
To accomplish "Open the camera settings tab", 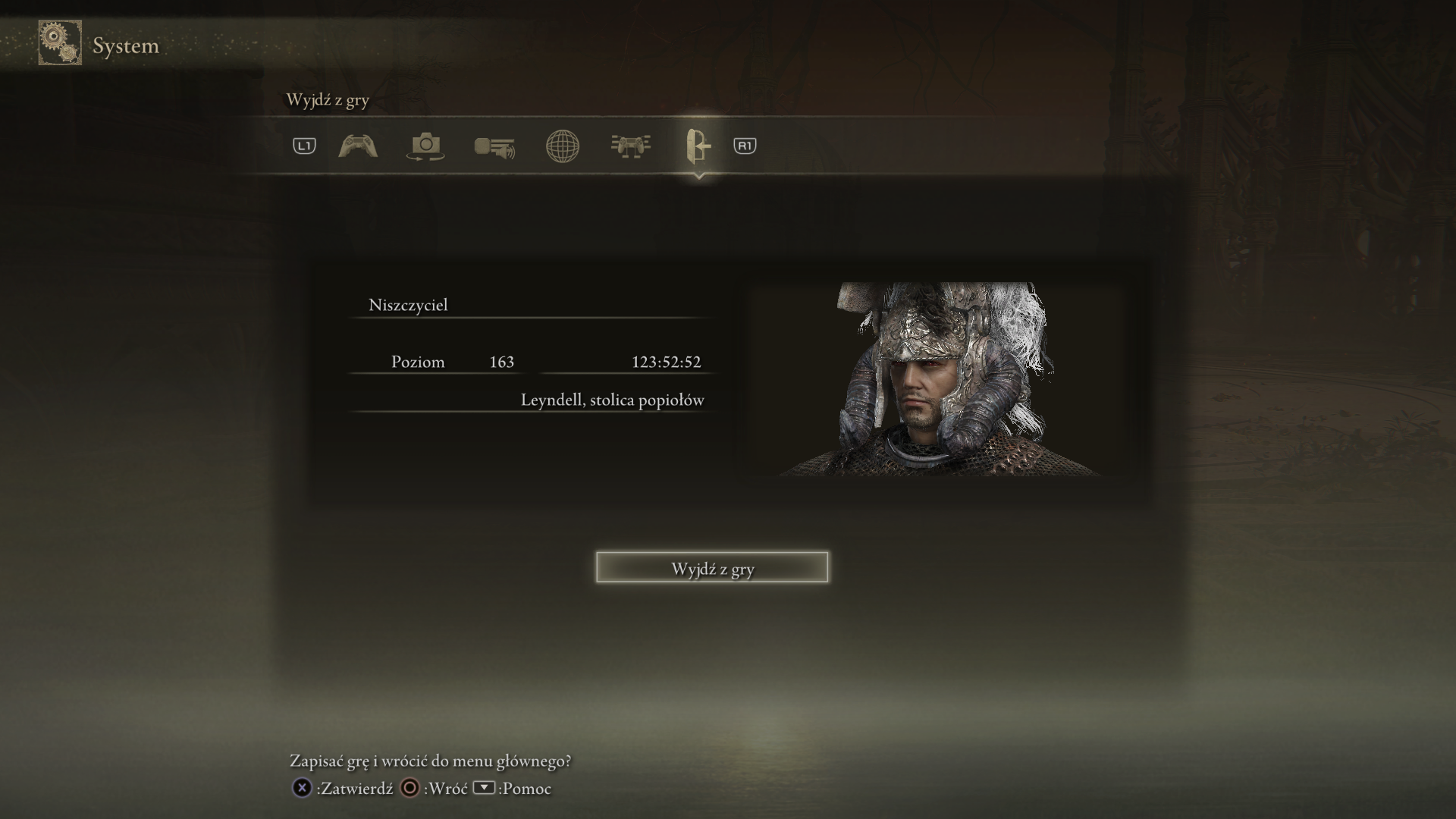I will tap(425, 146).
